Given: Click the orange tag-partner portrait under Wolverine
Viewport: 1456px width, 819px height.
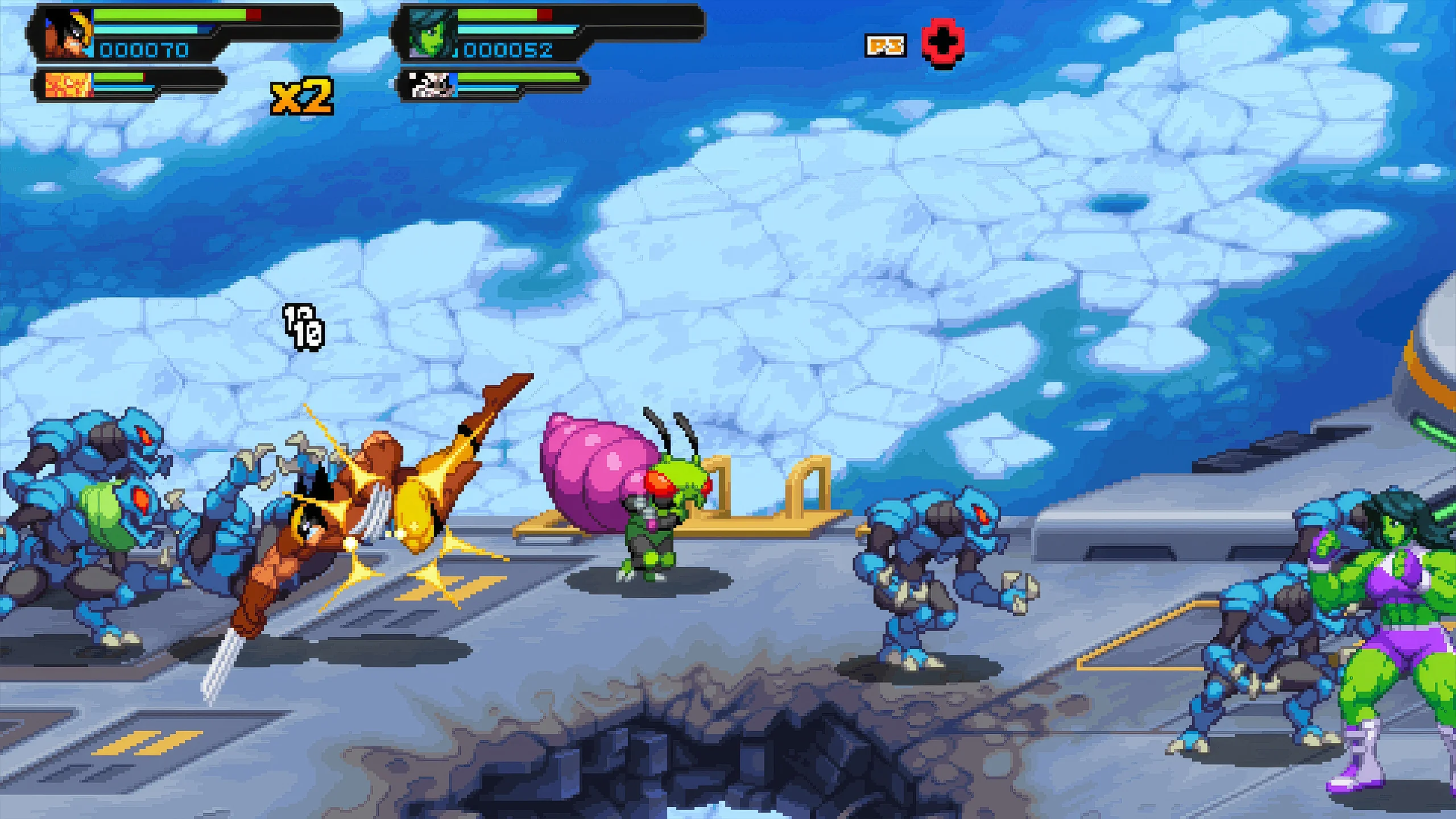Looking at the screenshot, I should pos(68,86).
